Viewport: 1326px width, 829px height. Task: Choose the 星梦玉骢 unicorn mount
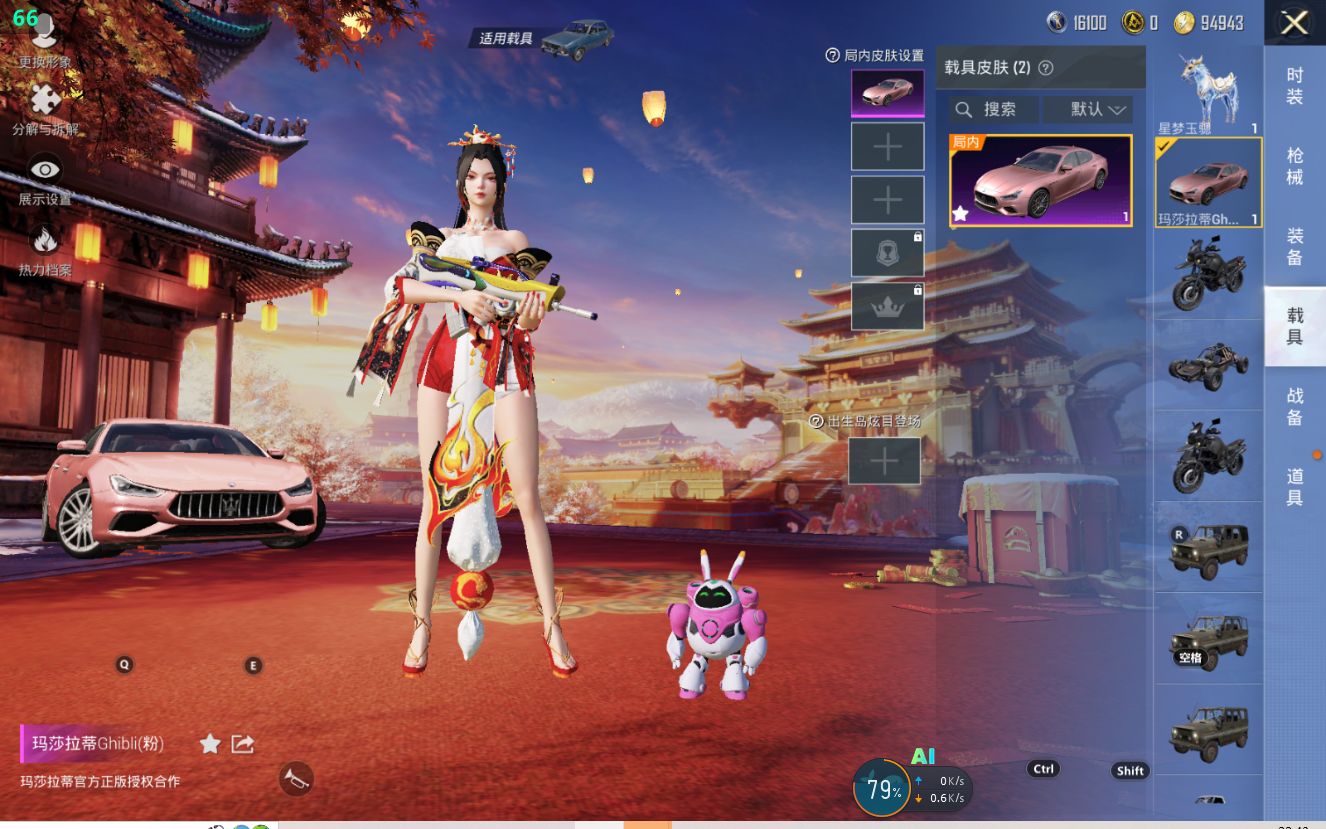(x=1207, y=93)
